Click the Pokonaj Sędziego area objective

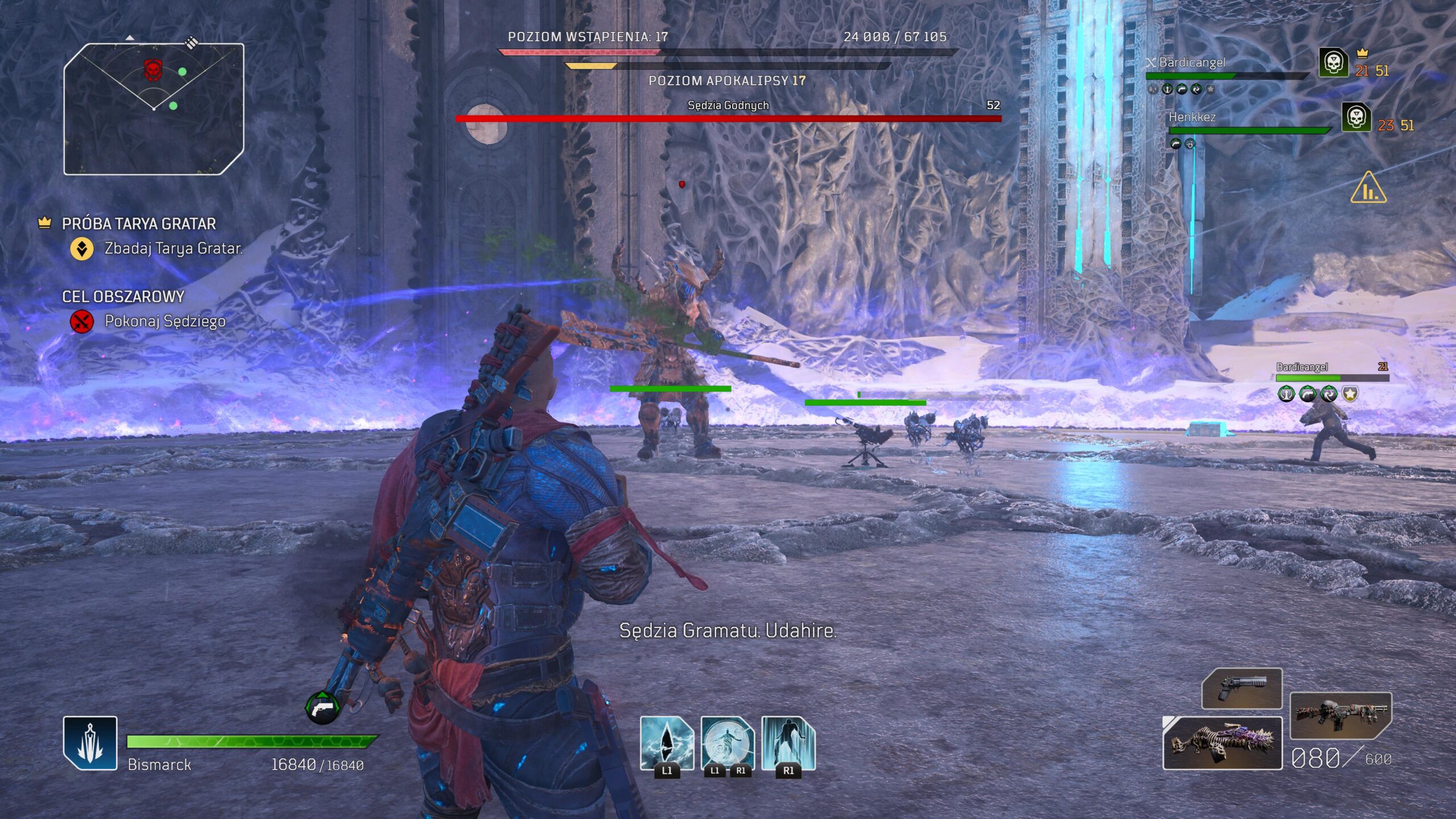tap(164, 321)
